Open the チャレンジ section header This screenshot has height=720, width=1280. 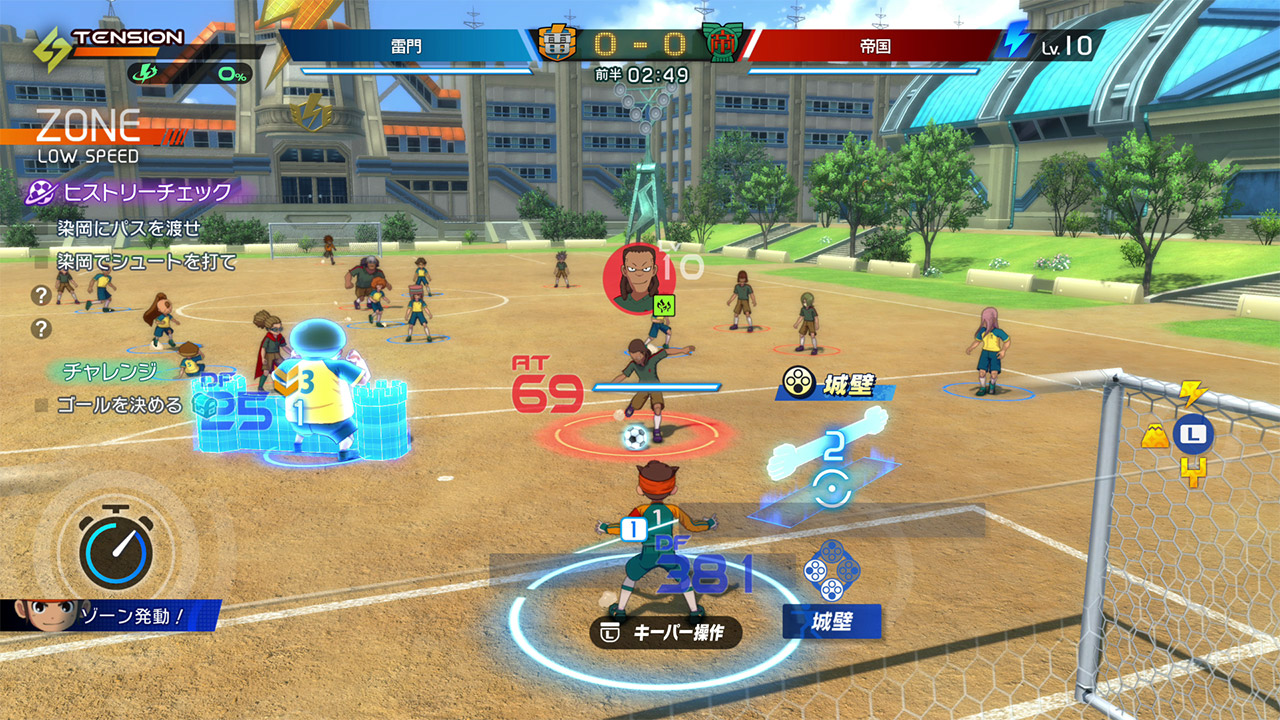[110, 371]
